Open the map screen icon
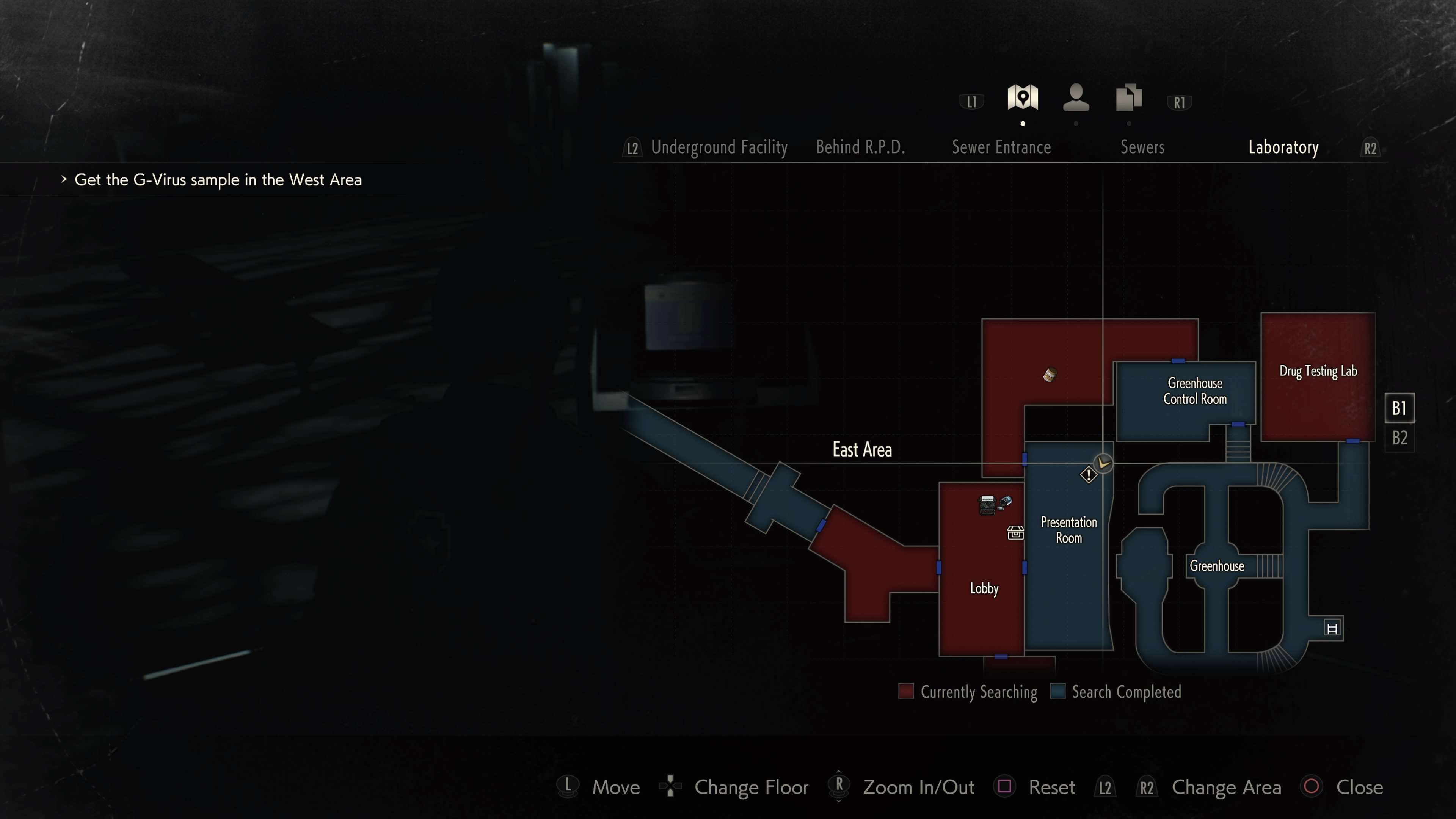The image size is (1456, 819). click(x=1023, y=98)
